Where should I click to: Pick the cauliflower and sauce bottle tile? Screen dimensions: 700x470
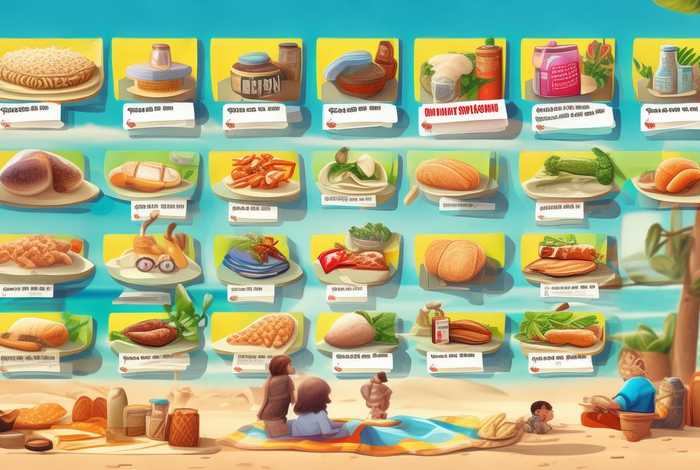[458, 68]
